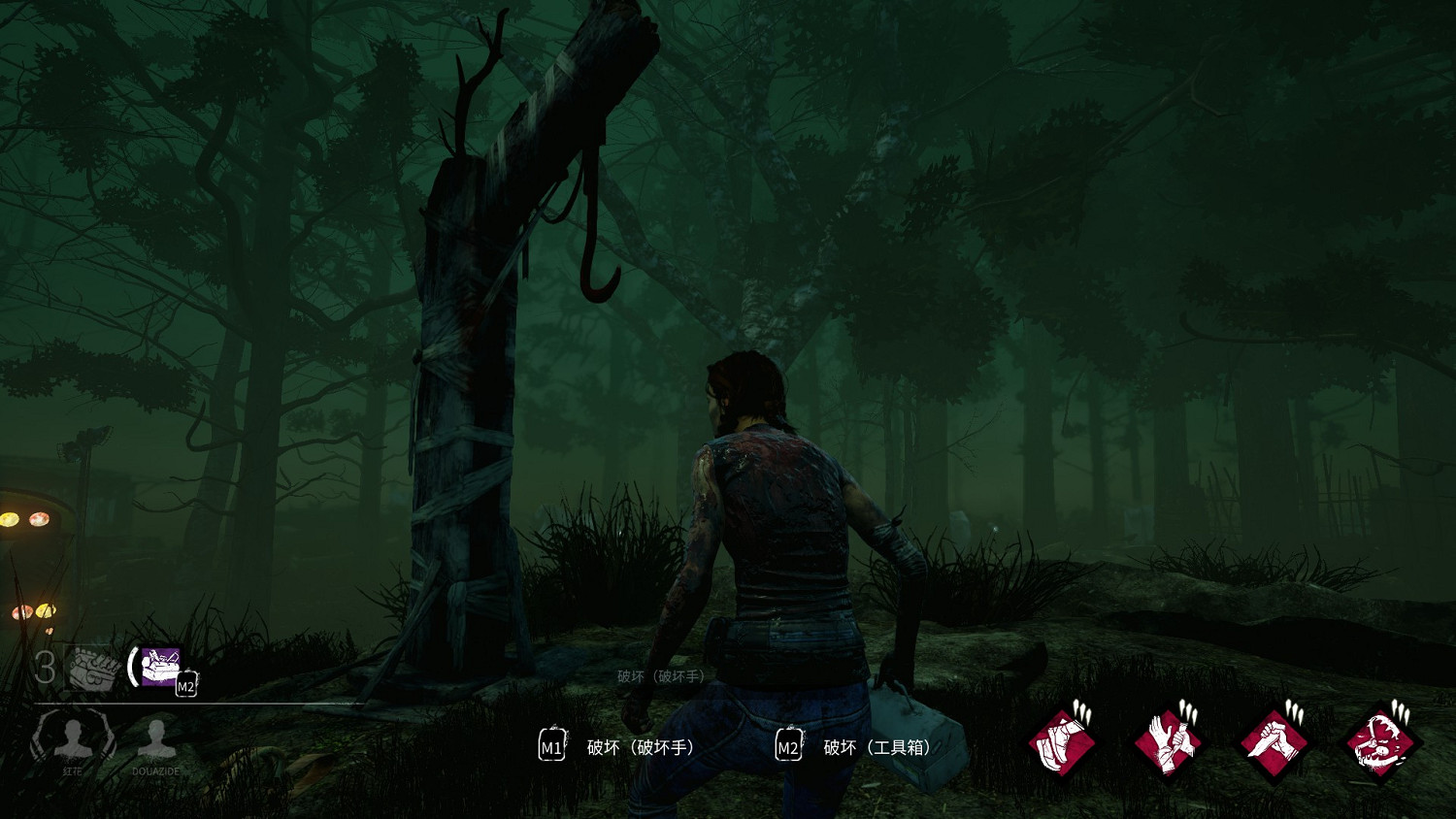Click the running boots perk icon
The image size is (1456, 819).
(x=1063, y=743)
